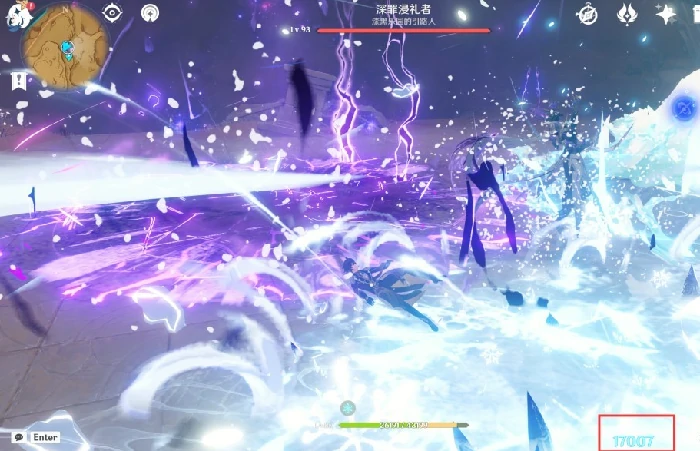Open the chat bubble icon
Screen dimensions: 700x451
pos(18,437)
